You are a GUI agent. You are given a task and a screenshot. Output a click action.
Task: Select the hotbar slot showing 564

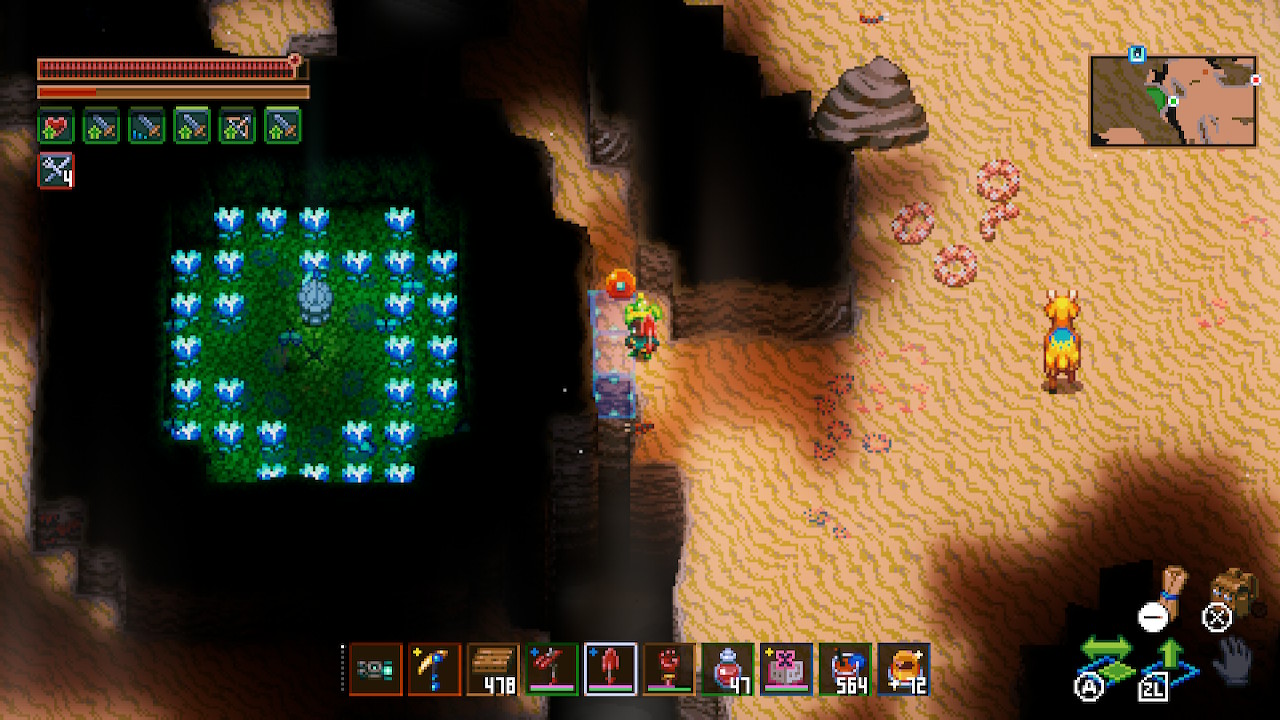(x=845, y=669)
